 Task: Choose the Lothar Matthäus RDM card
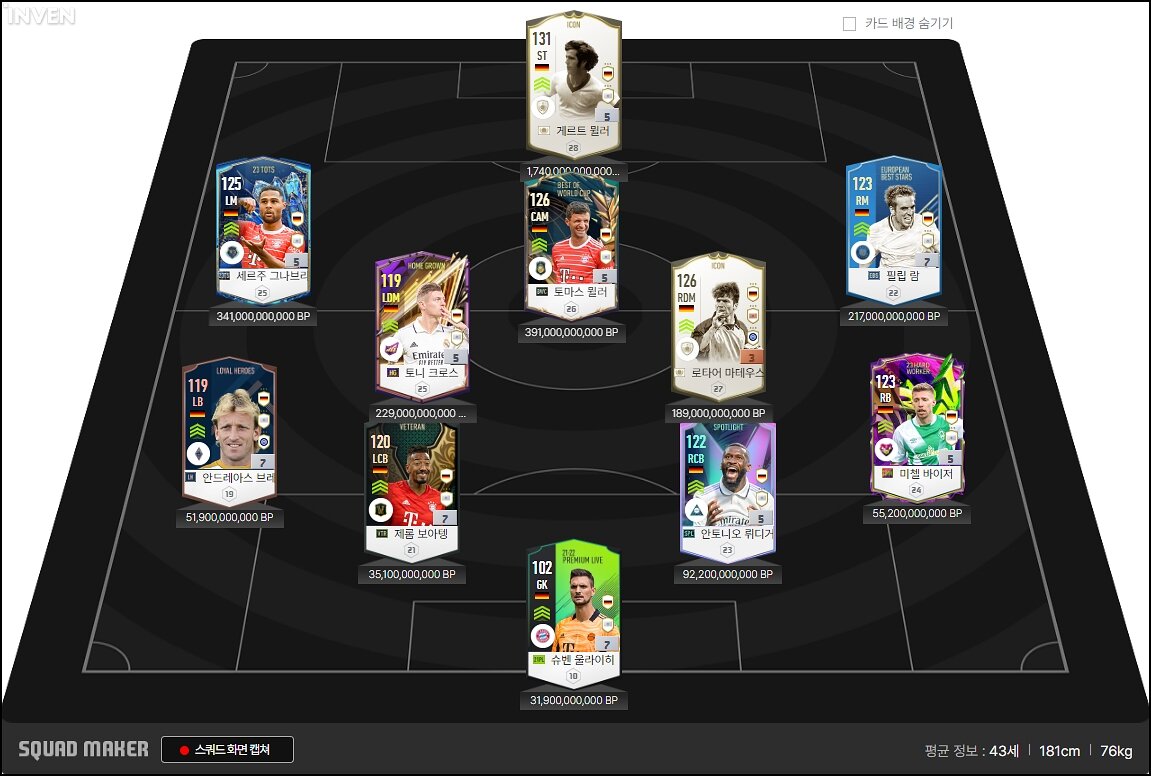(x=718, y=325)
